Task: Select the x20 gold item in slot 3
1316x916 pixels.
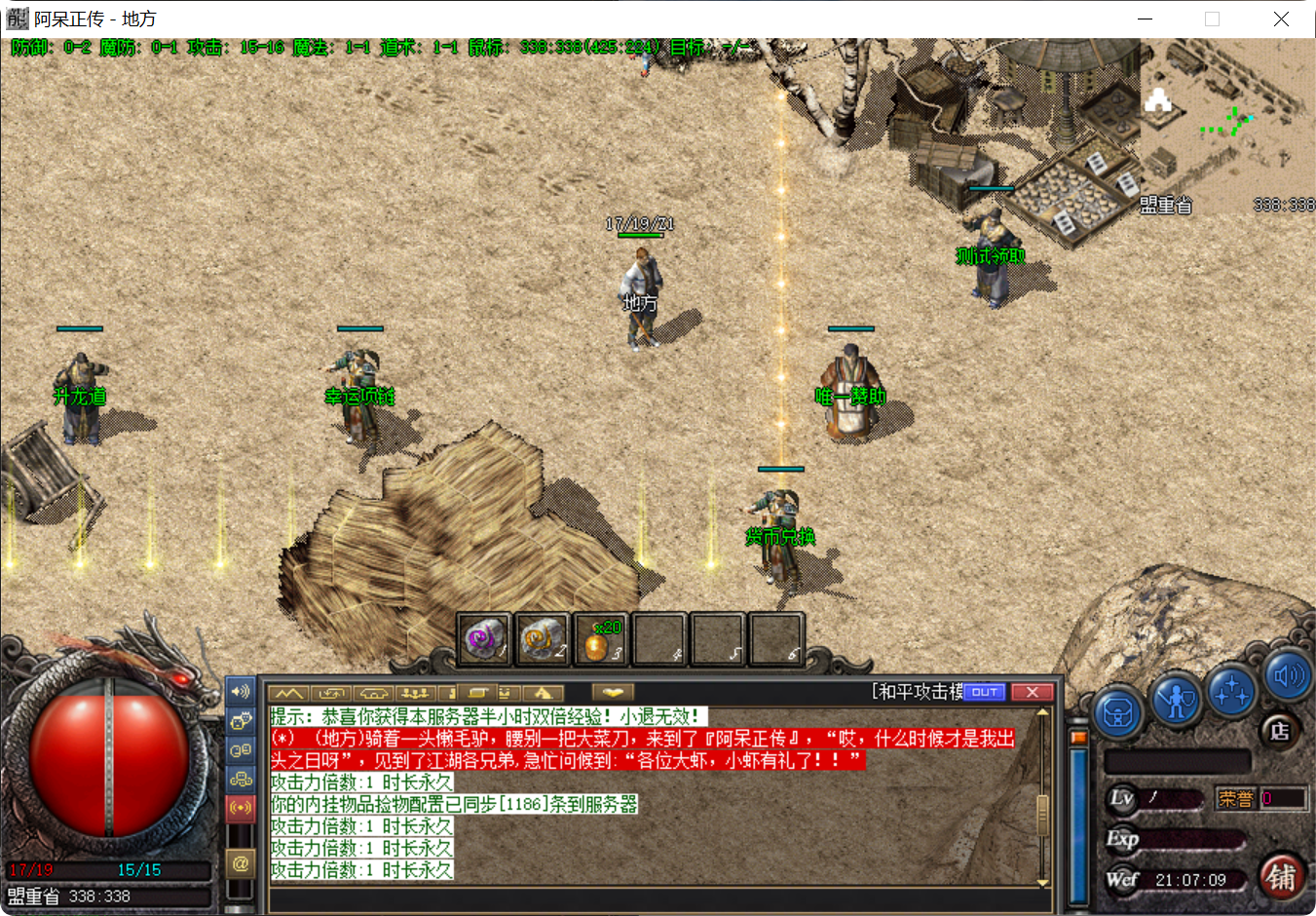Action: [x=600, y=638]
